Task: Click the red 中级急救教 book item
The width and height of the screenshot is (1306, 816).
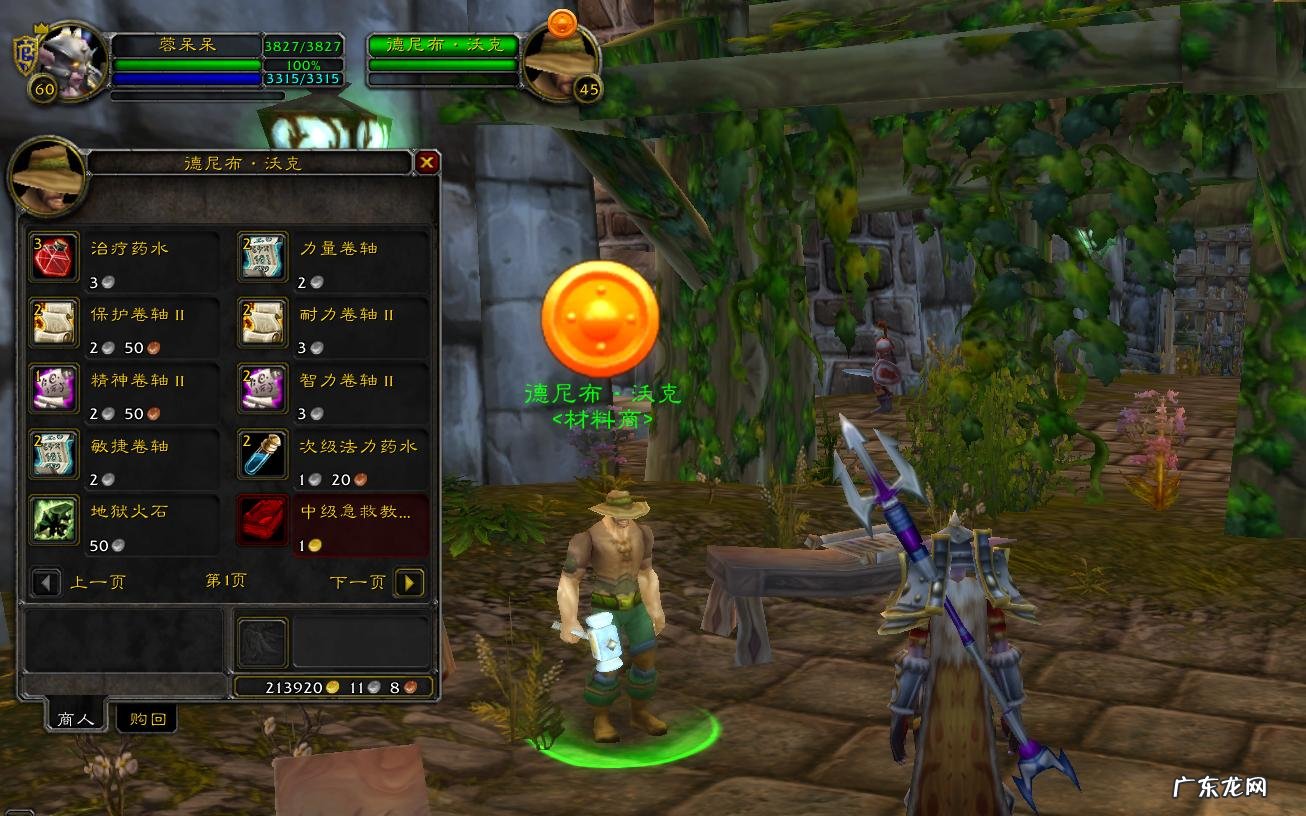Action: click(263, 521)
